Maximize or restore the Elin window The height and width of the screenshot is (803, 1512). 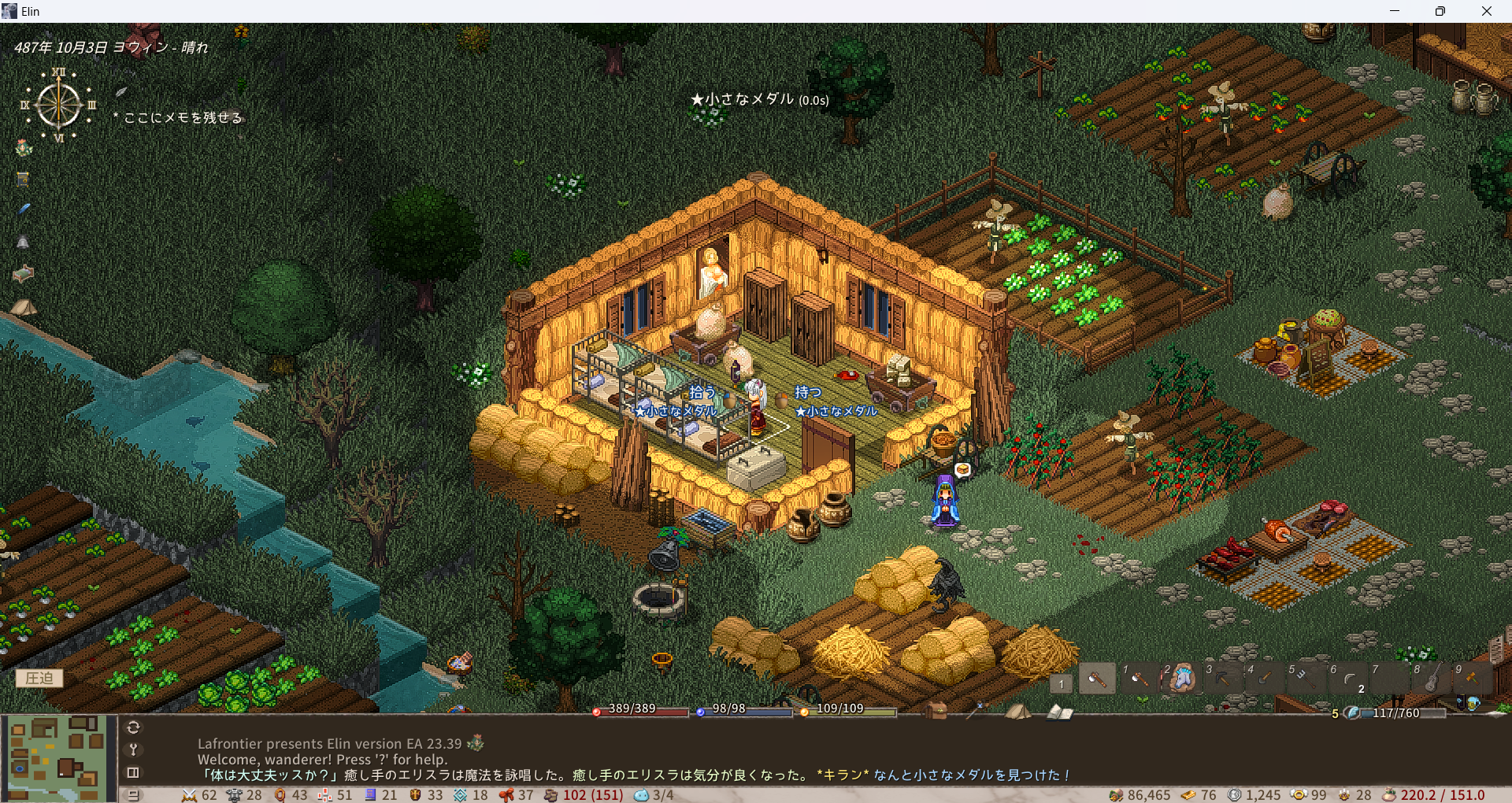pos(1440,11)
